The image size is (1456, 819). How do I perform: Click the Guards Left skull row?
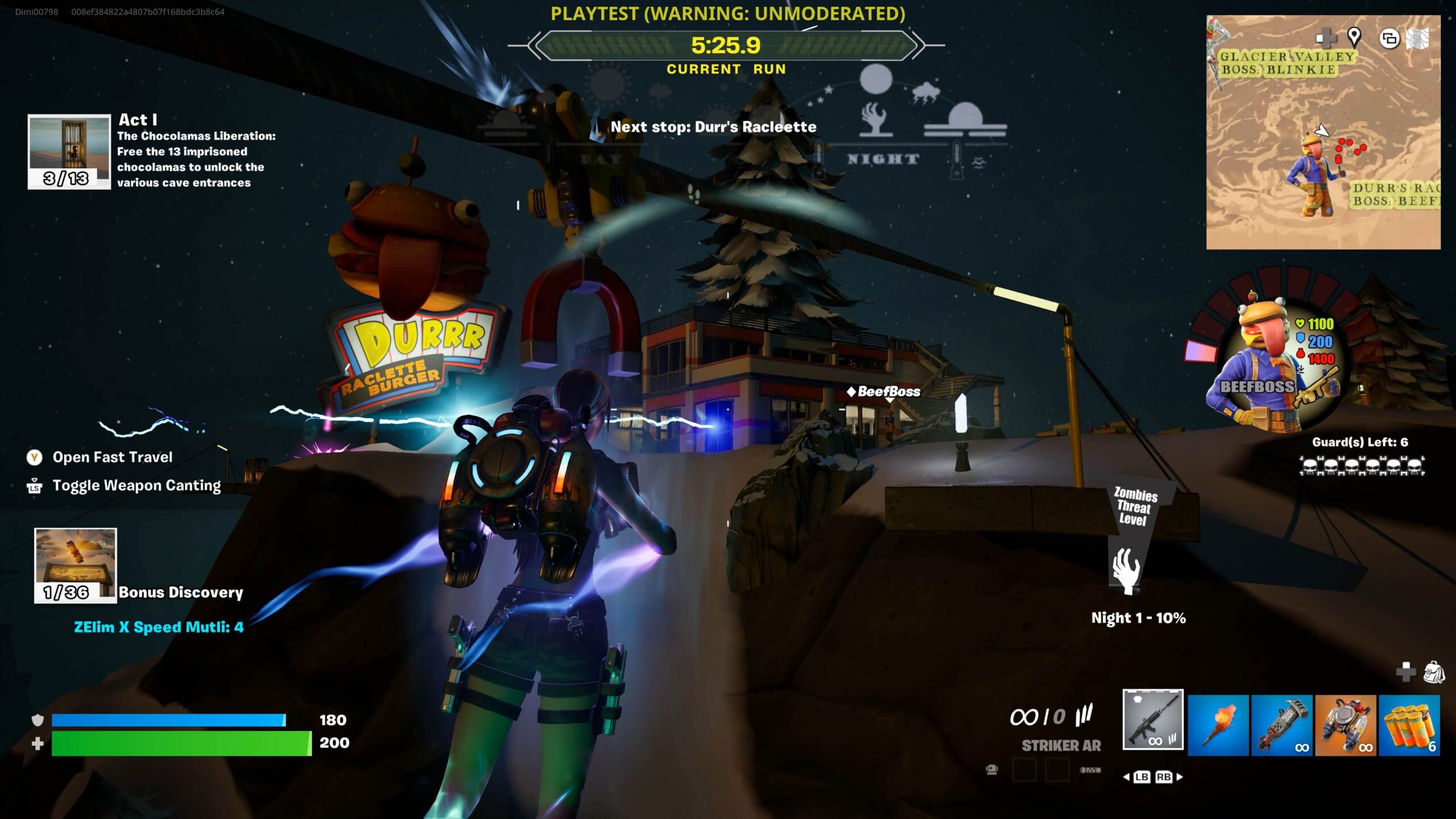(1362, 466)
